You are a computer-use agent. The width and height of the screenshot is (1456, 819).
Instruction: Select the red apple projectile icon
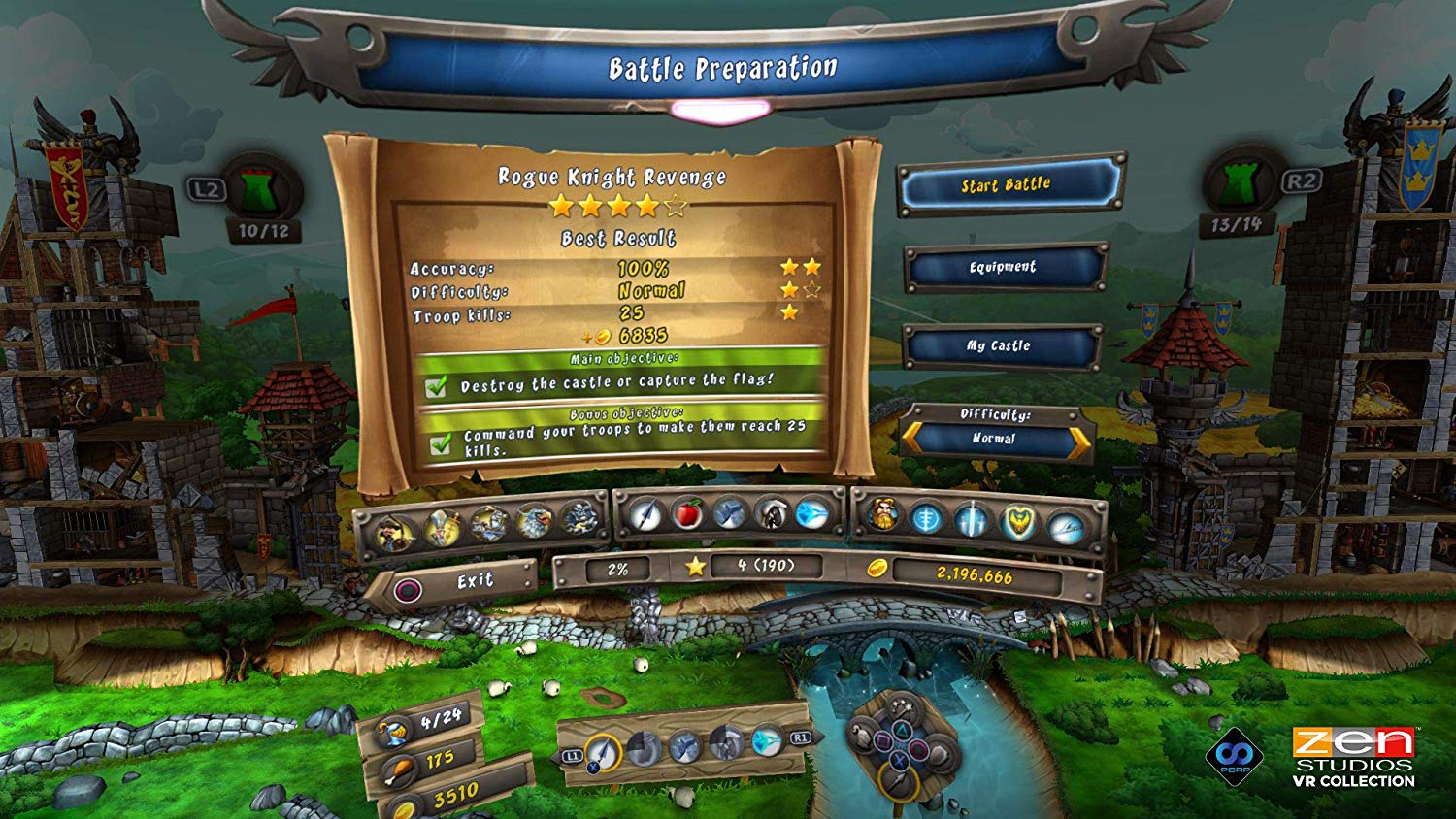click(x=687, y=513)
